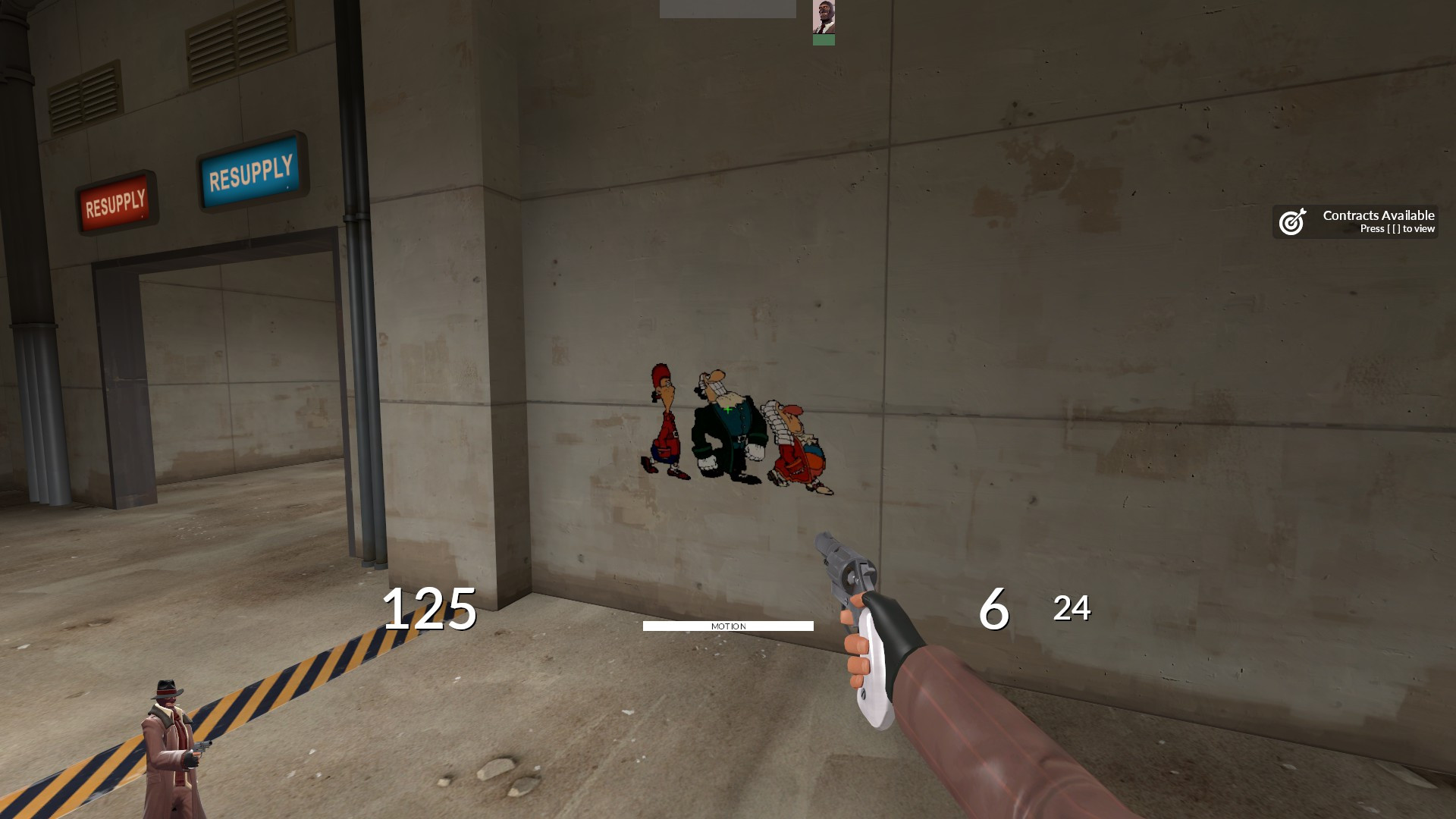Screen dimensions: 1456x819
Task: Click the crosshair plus on the green coat
Action: click(728, 409)
